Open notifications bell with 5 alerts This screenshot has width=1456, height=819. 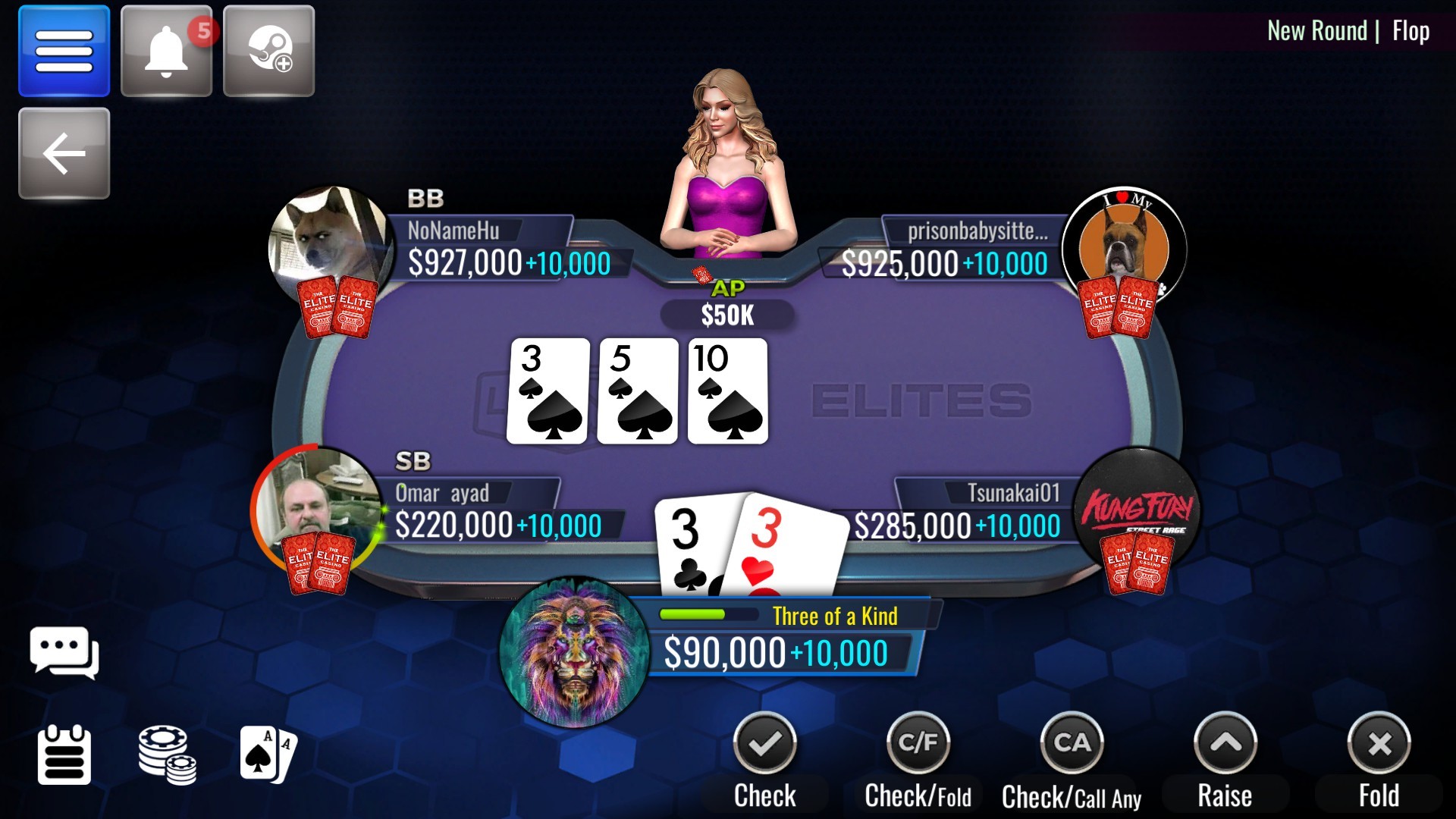pyautogui.click(x=166, y=50)
